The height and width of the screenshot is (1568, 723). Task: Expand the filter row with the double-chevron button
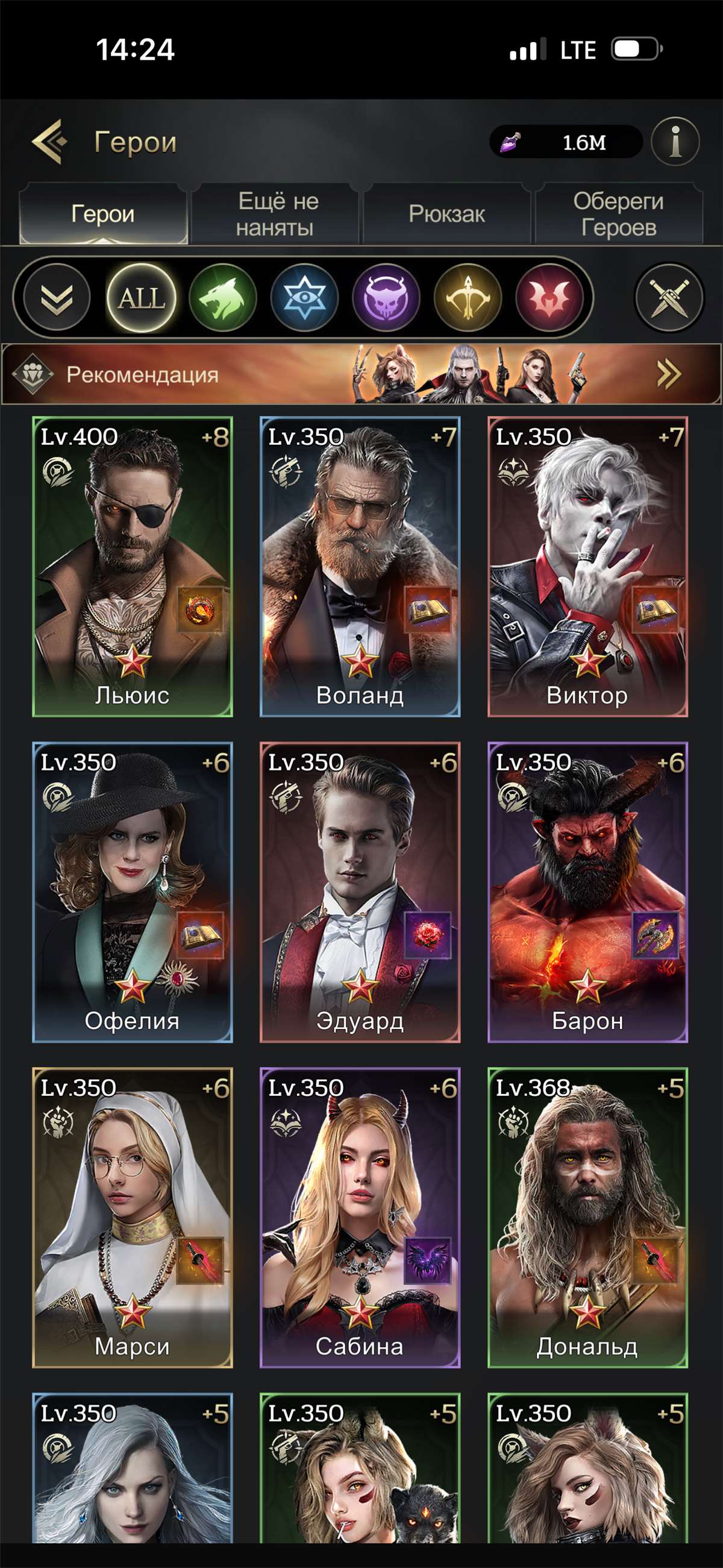coord(56,298)
